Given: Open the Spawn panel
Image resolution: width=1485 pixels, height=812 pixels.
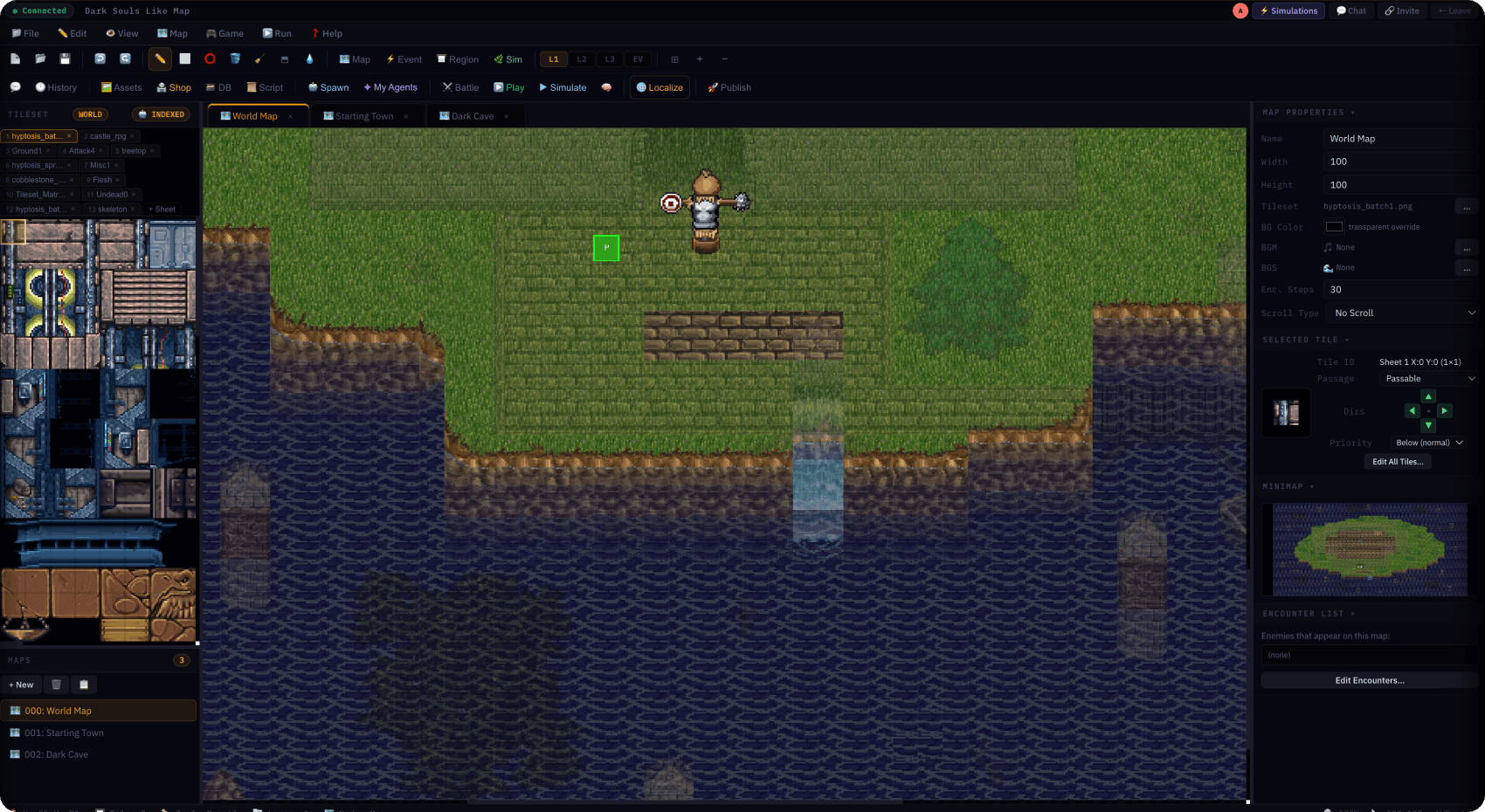Looking at the screenshot, I should click(328, 87).
